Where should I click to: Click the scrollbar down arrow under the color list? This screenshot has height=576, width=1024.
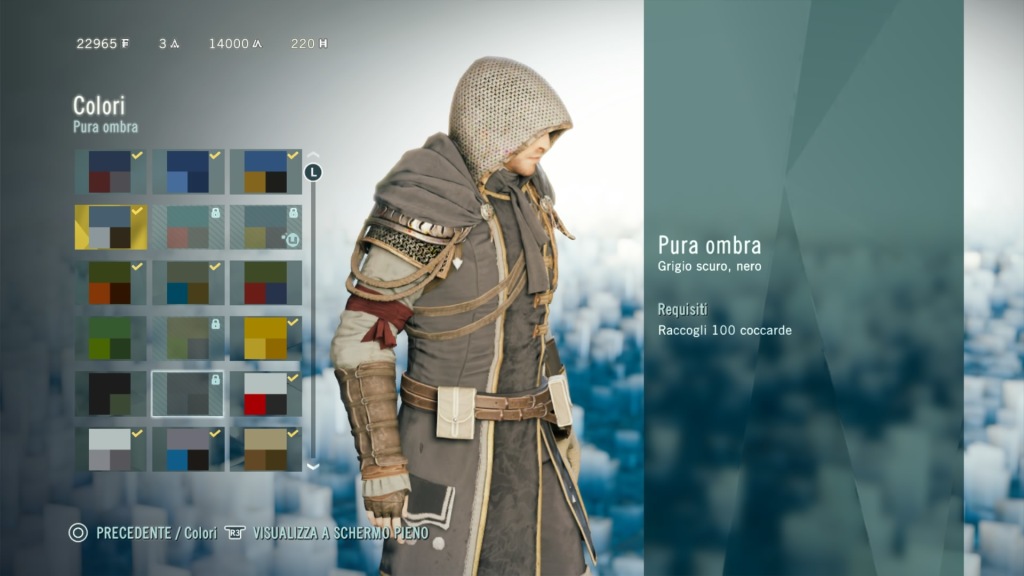[313, 466]
